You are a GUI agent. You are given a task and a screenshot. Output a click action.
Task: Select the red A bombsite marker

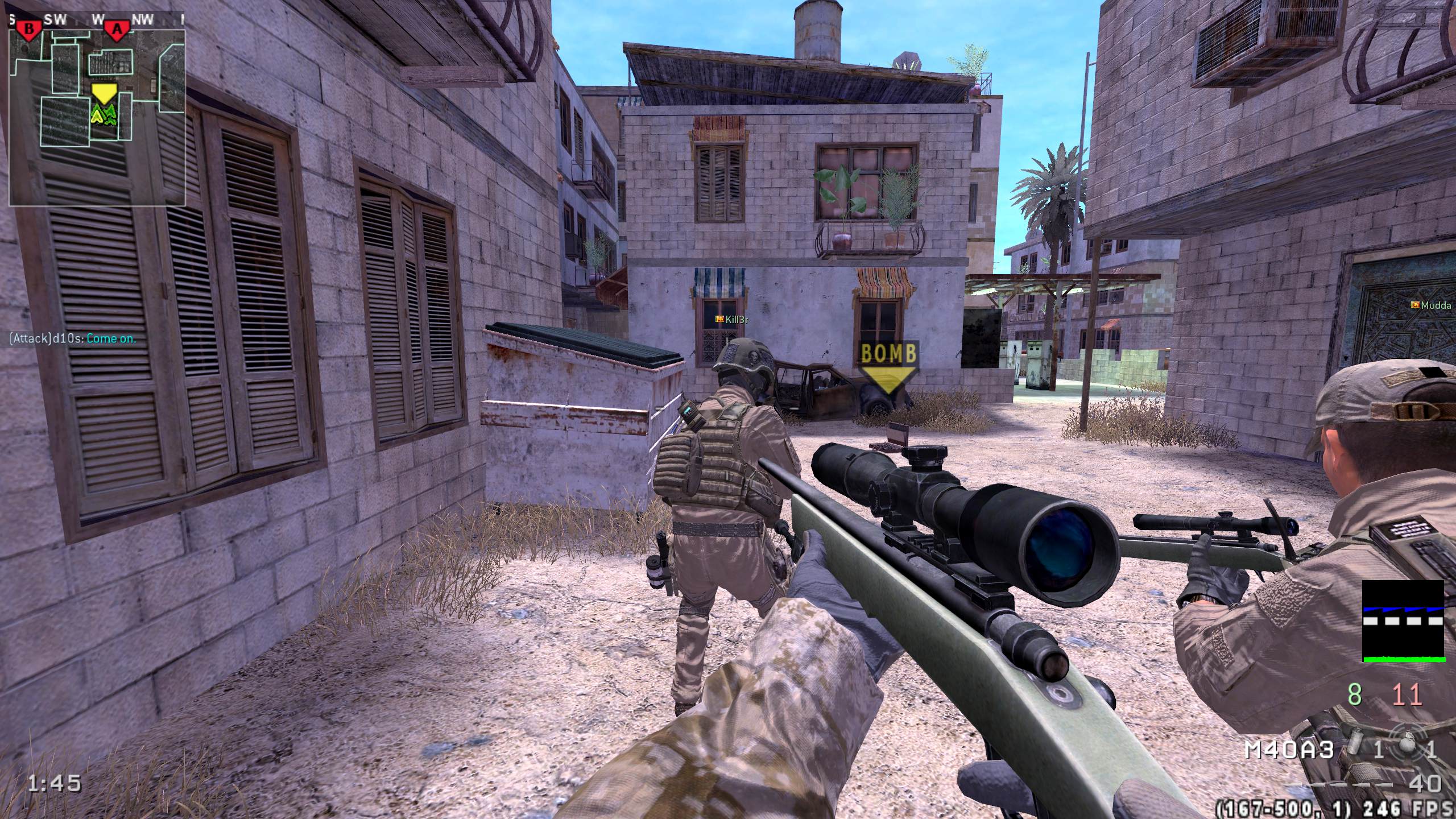tap(118, 28)
